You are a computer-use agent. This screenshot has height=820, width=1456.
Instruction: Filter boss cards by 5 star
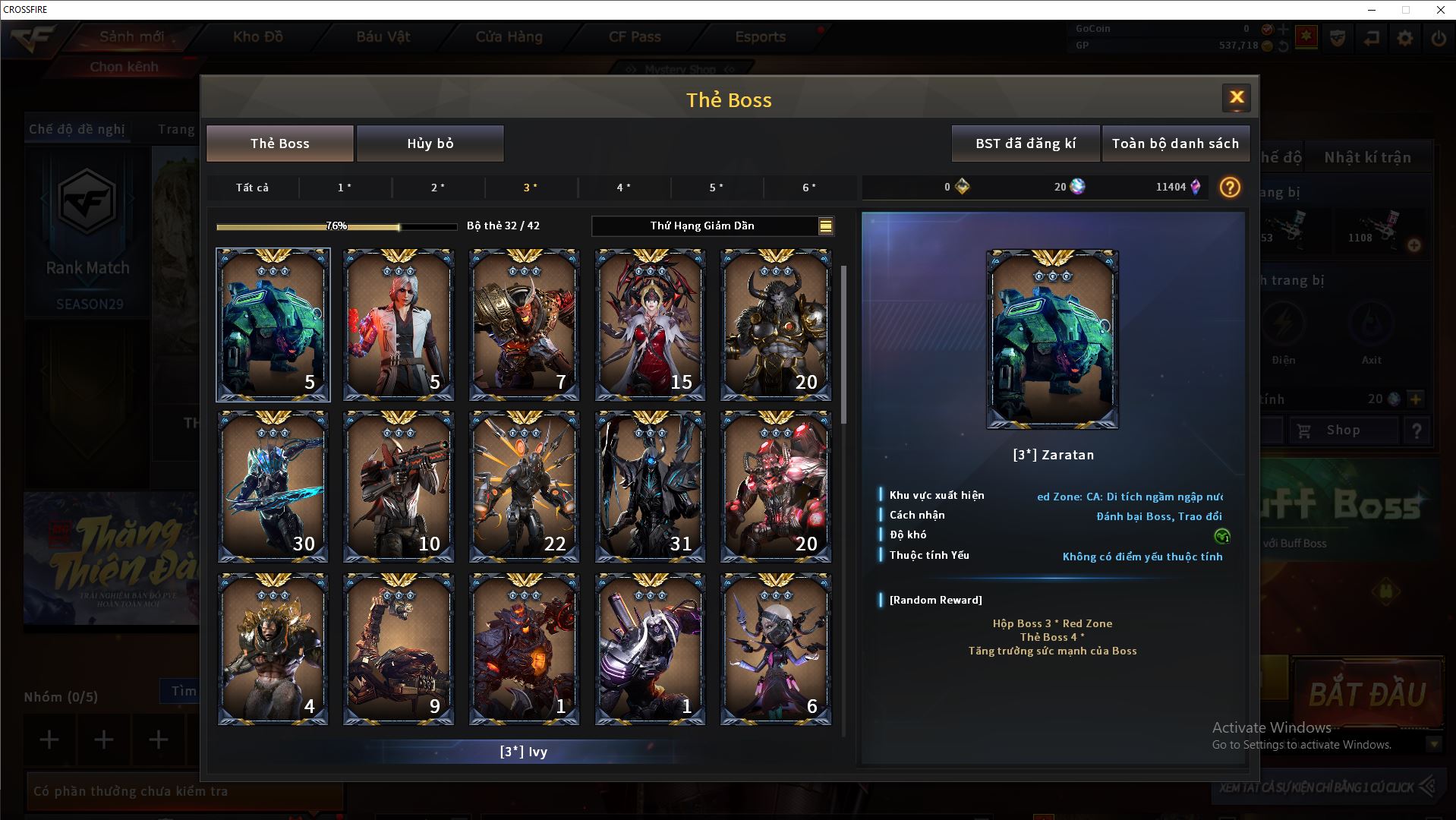(716, 188)
